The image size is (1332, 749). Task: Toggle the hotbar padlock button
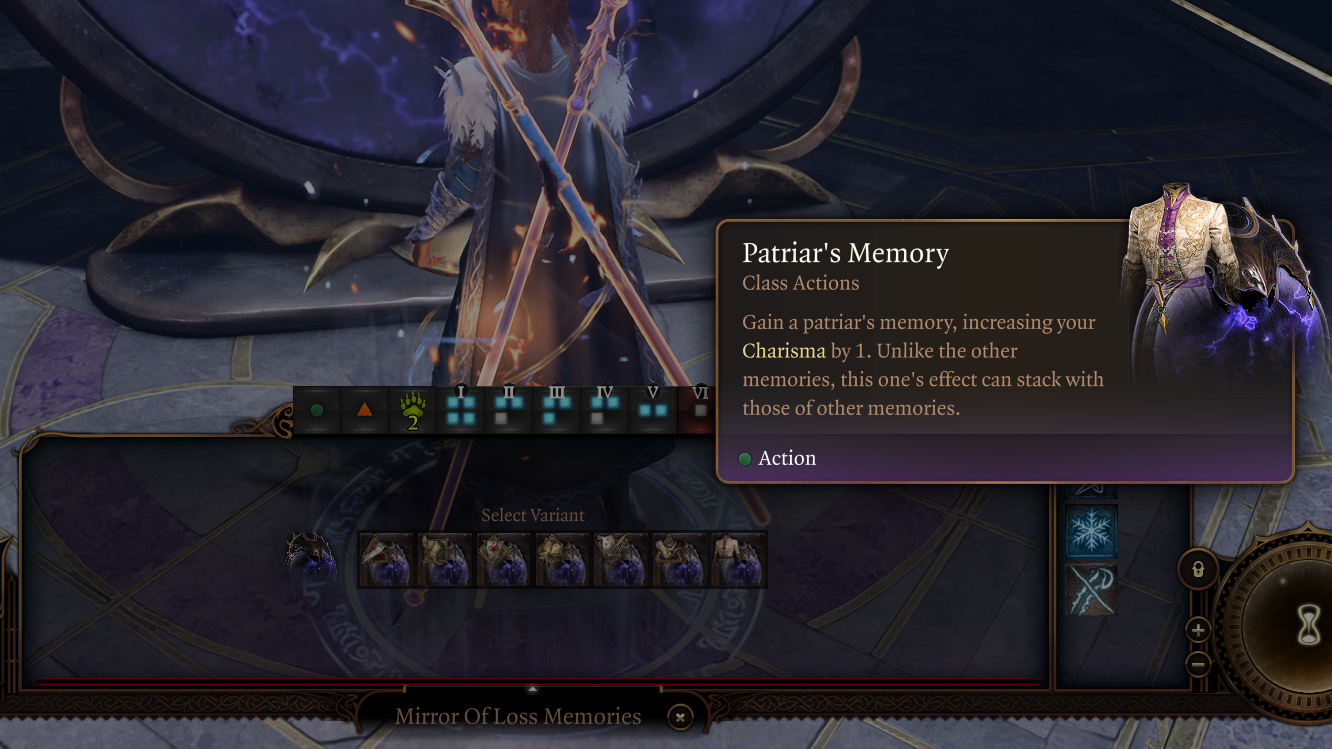[x=1198, y=570]
